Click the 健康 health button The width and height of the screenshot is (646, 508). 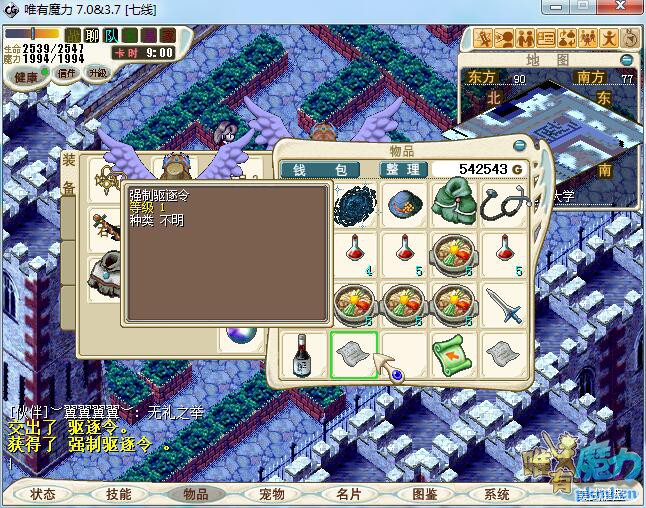27,77
